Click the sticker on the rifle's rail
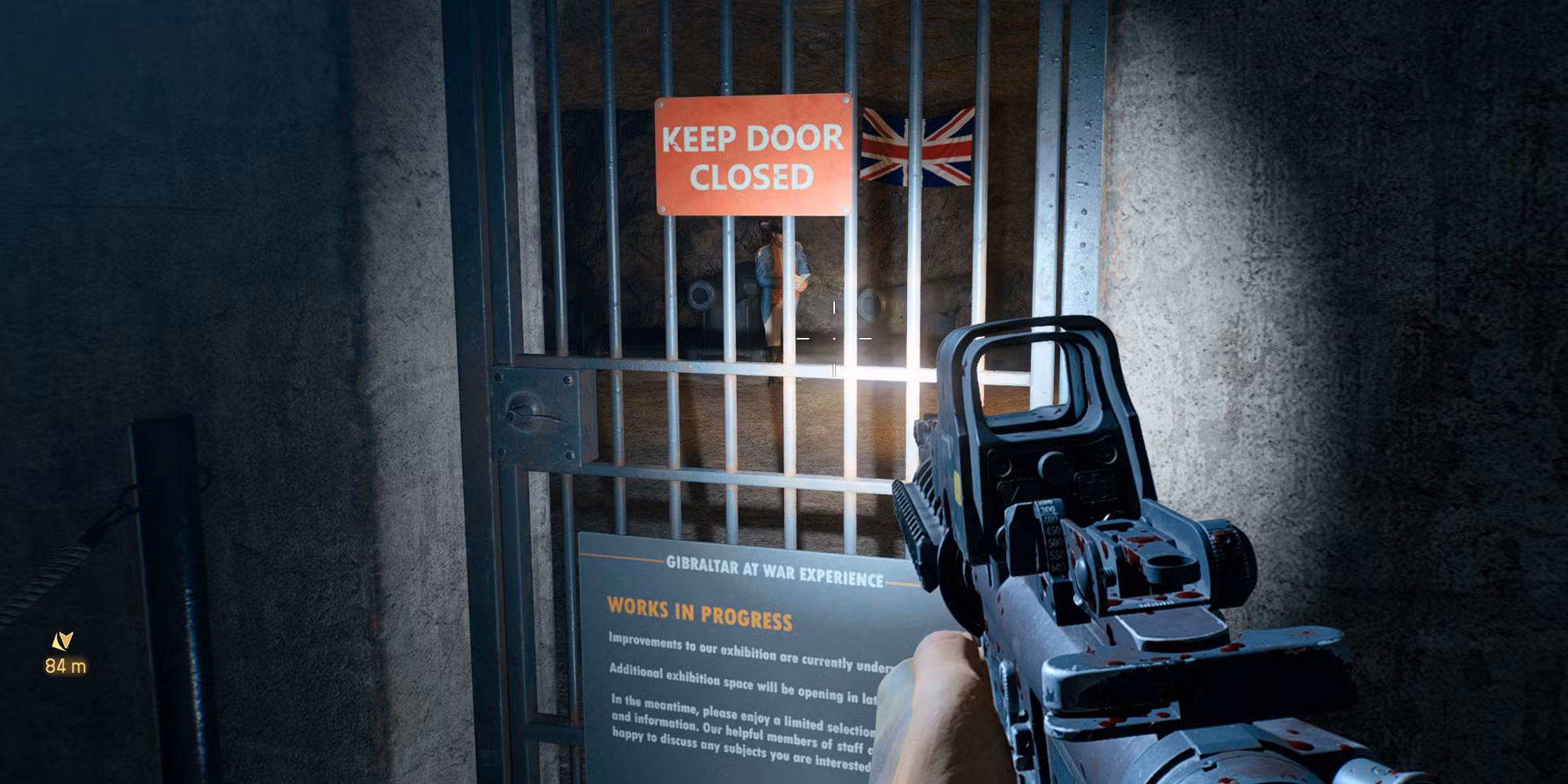Screen dimensions: 1568x784 tap(958, 488)
